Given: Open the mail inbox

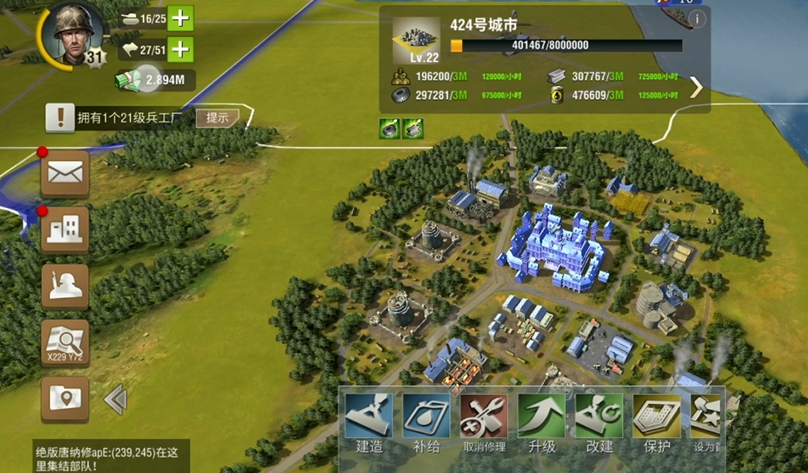Looking at the screenshot, I should click(65, 173).
